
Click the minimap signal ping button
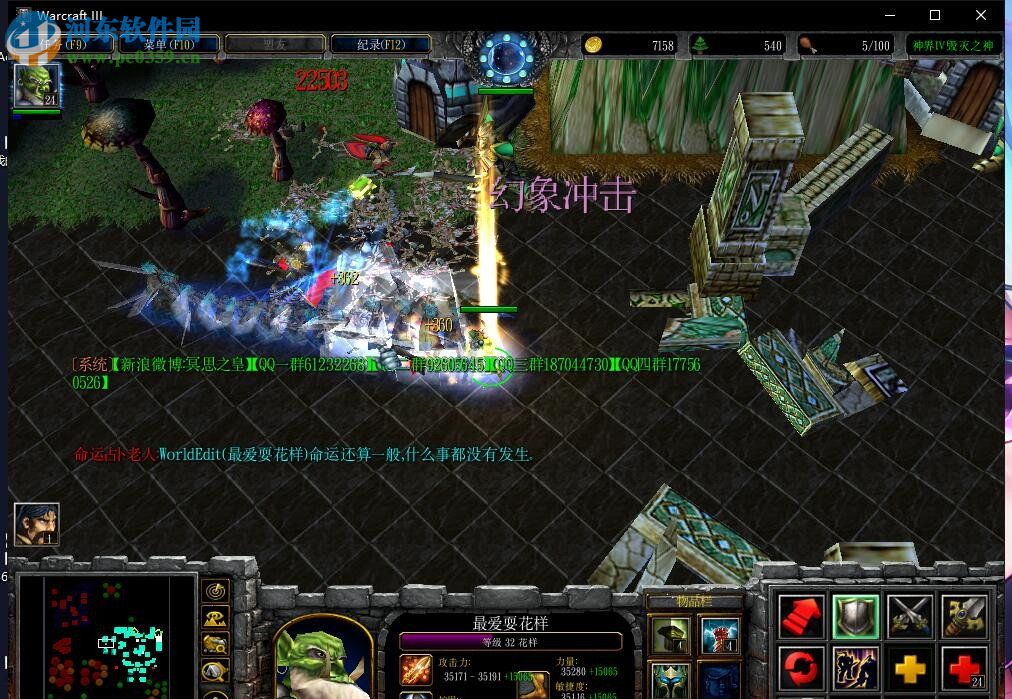coord(215,592)
